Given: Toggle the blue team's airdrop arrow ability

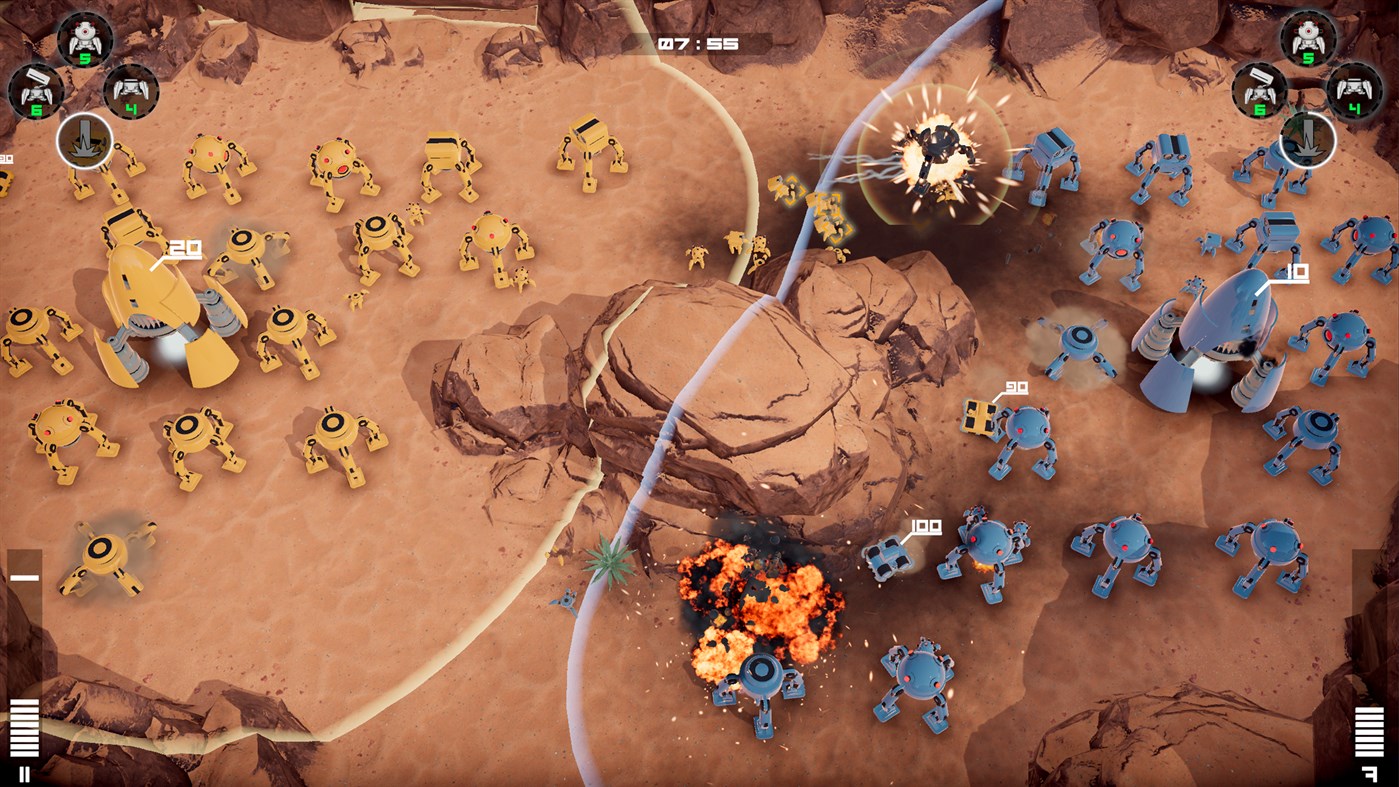Looking at the screenshot, I should tap(1310, 142).
